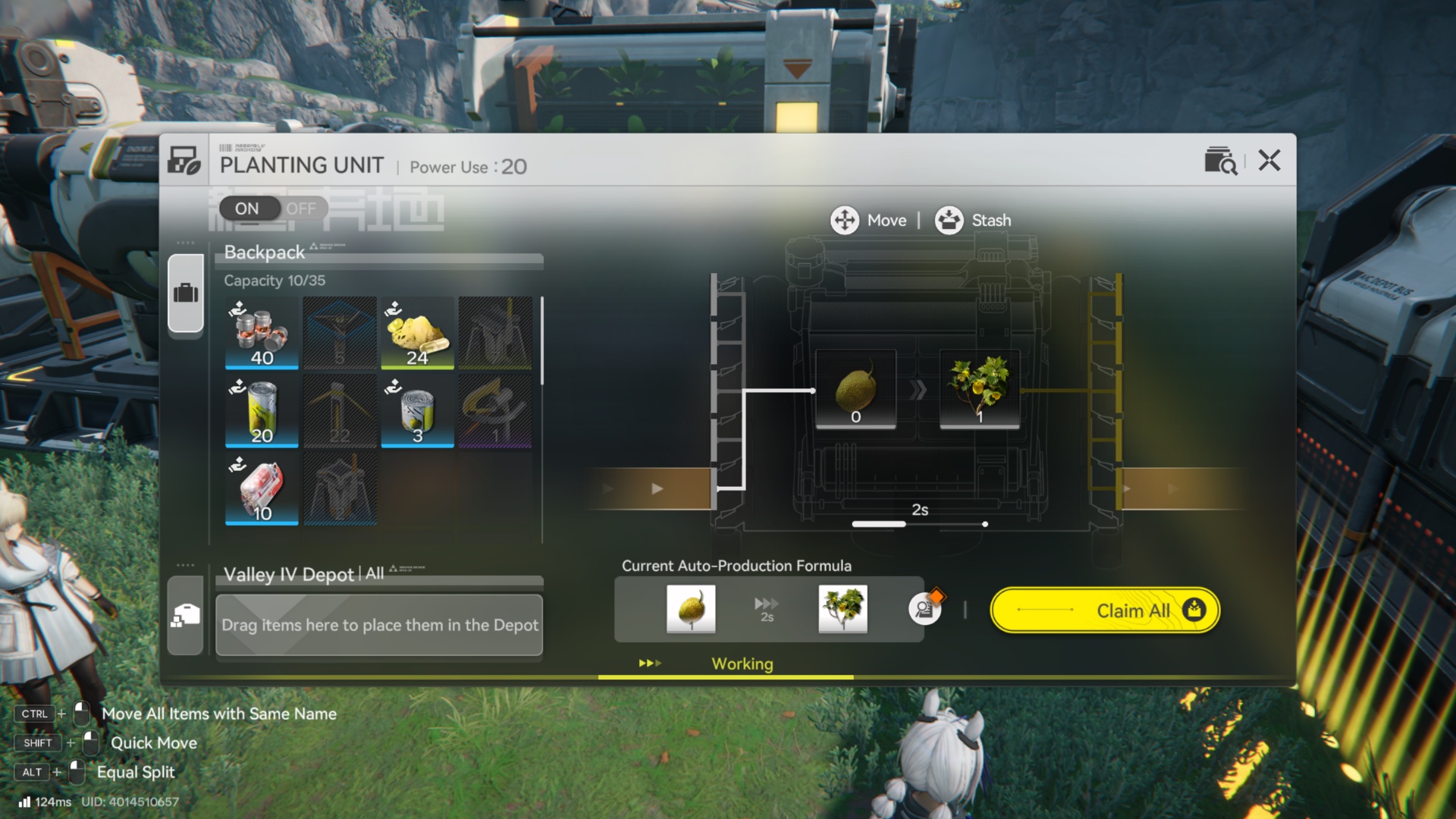Click the formula seed ingredient thumbnail
This screenshot has height=819, width=1456.
tap(691, 608)
